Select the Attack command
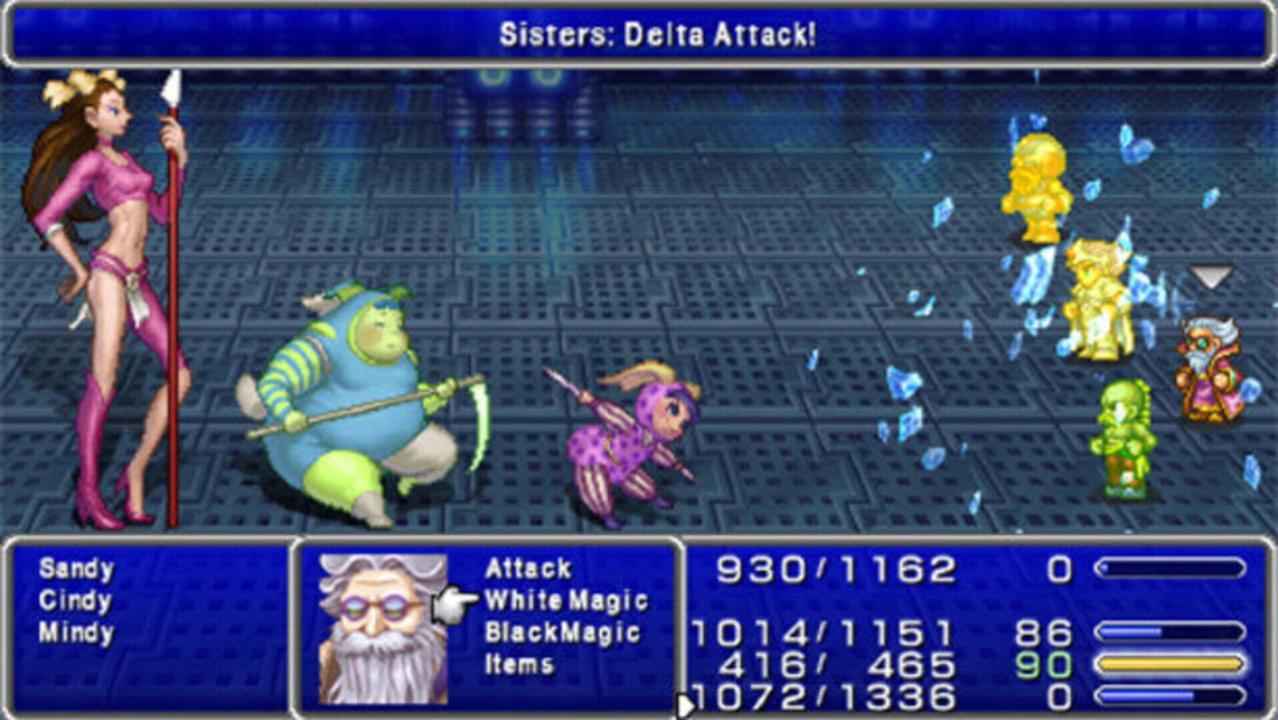This screenshot has height=720, width=1278. point(528,569)
